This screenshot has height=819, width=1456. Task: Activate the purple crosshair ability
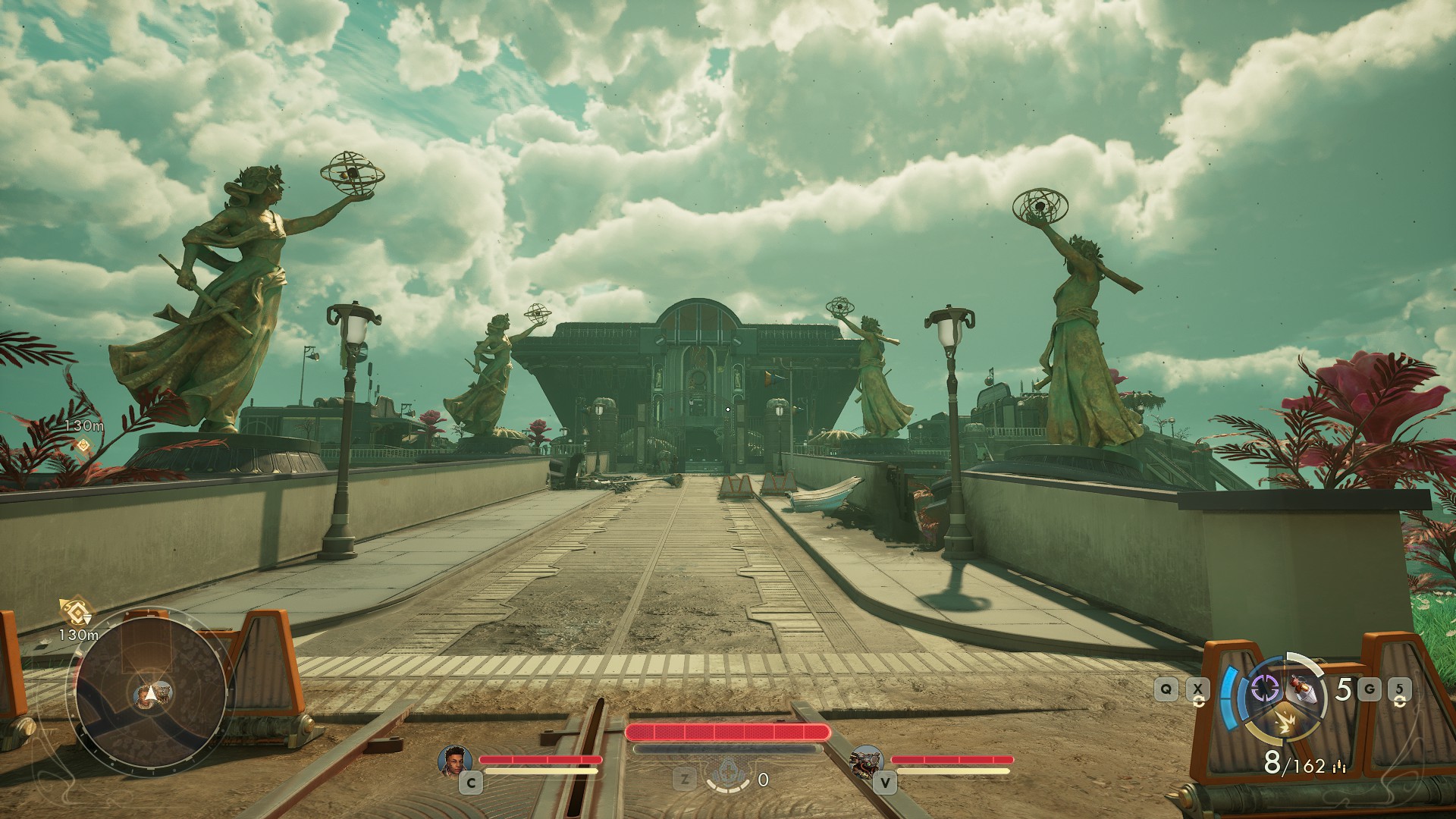coord(1265,689)
